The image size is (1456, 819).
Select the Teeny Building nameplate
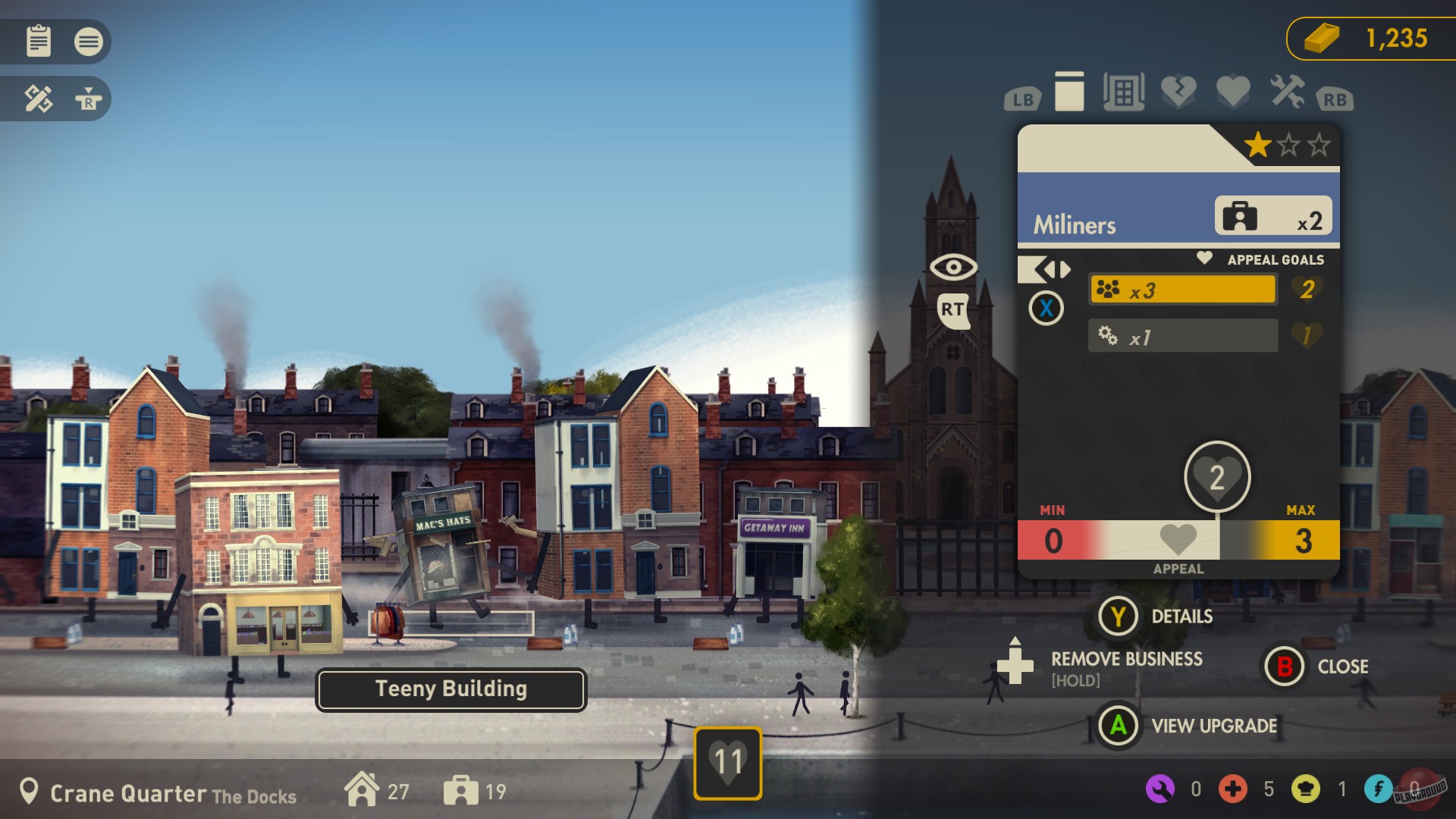450,689
